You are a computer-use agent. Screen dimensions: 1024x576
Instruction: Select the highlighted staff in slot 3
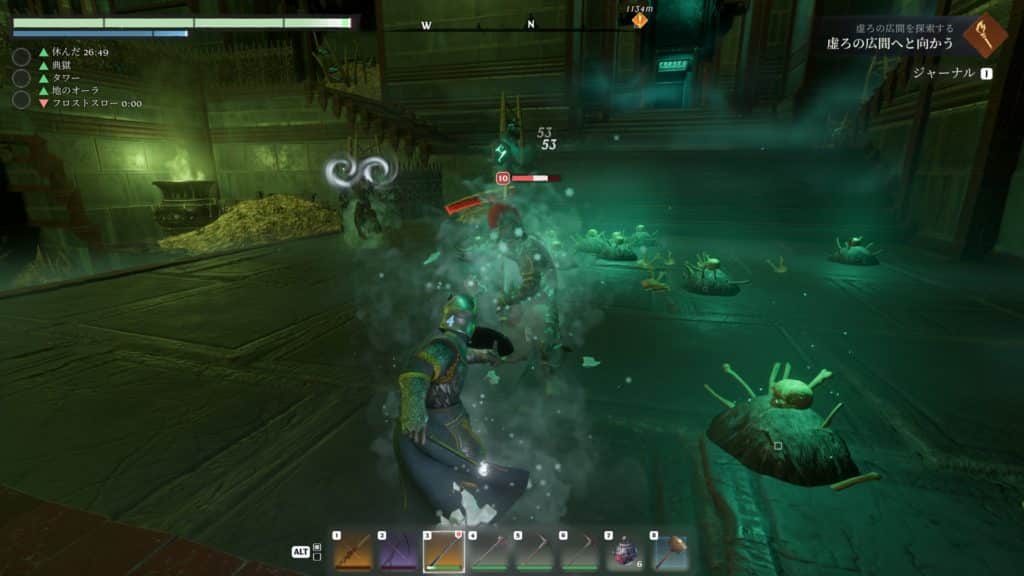click(x=444, y=551)
